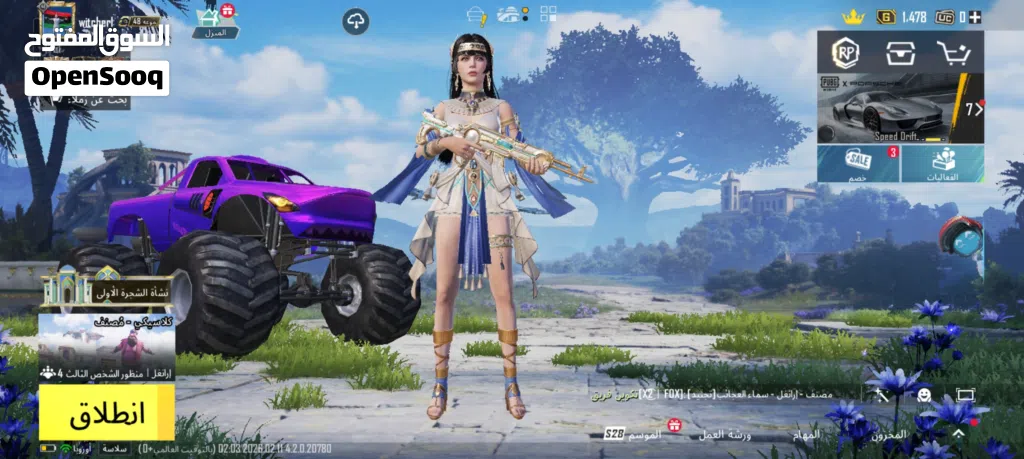Open the player profile avatar
1024x459 pixels.
click(57, 18)
